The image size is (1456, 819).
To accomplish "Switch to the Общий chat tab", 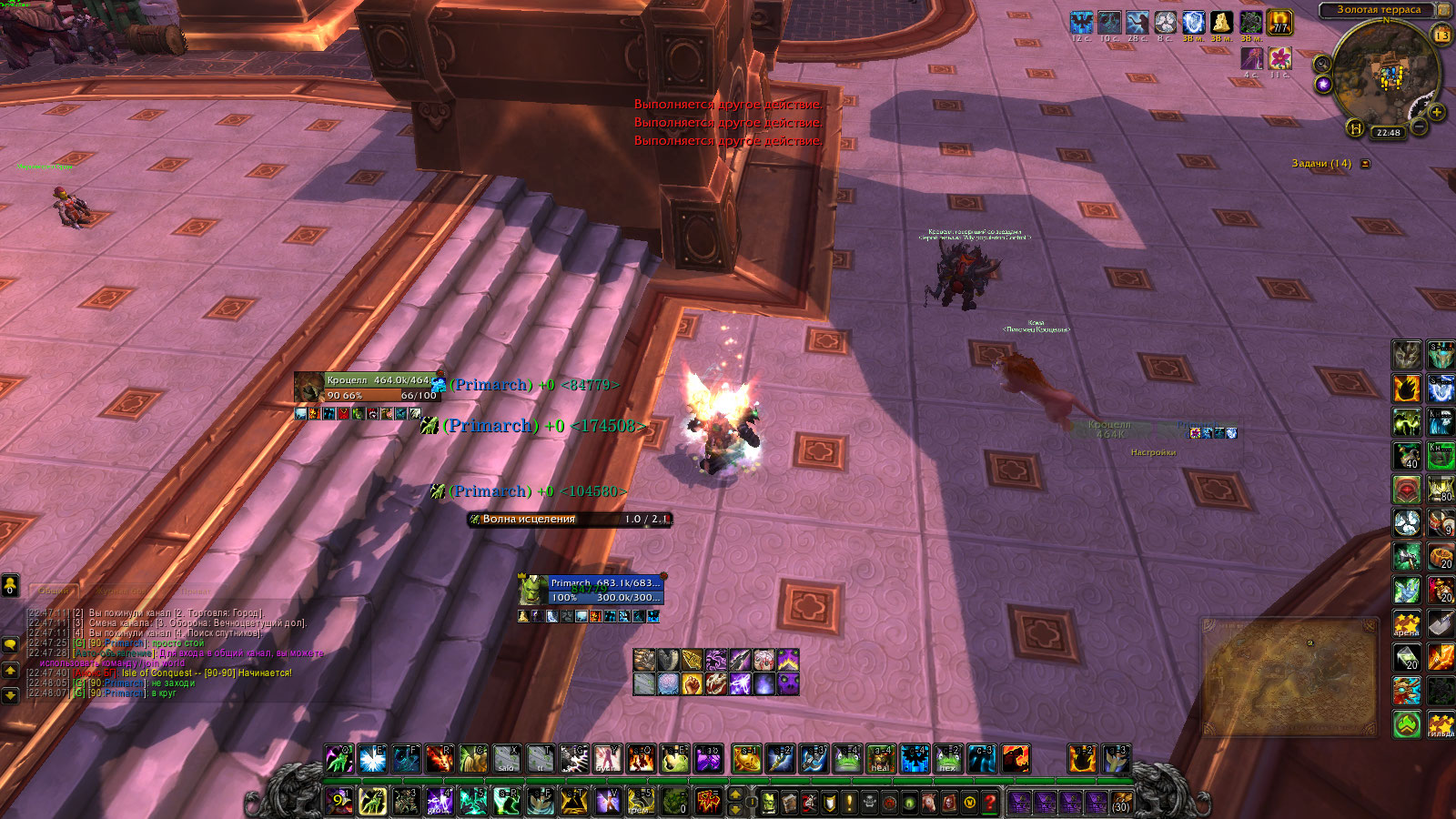I will click(x=54, y=591).
